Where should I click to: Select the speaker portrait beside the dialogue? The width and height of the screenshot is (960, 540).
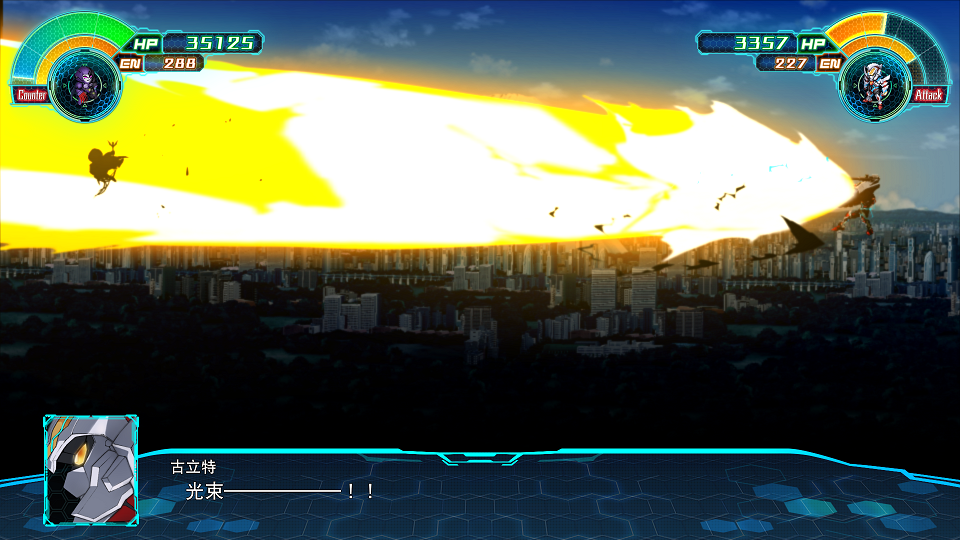tap(91, 469)
